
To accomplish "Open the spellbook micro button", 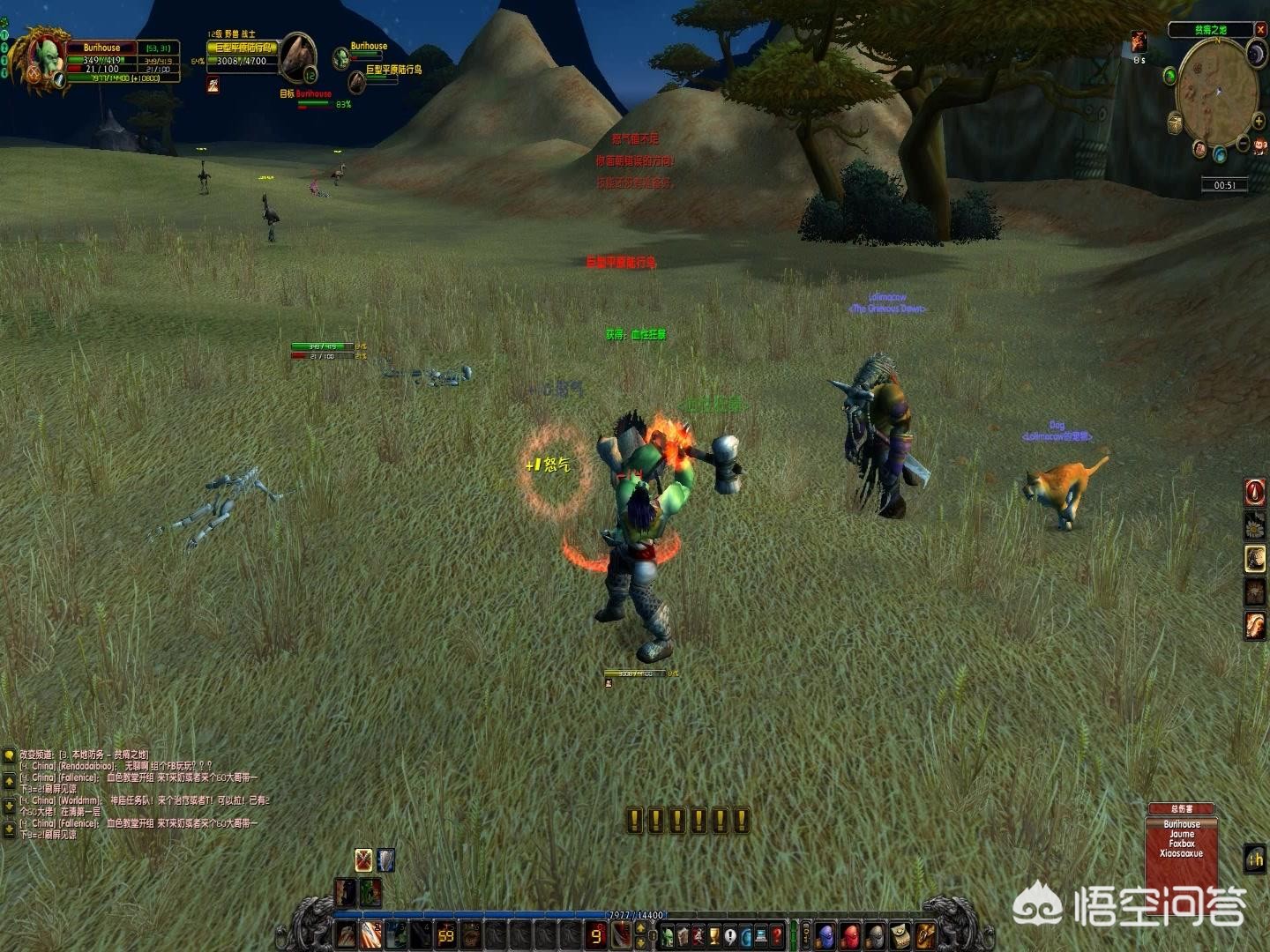I will [x=684, y=934].
